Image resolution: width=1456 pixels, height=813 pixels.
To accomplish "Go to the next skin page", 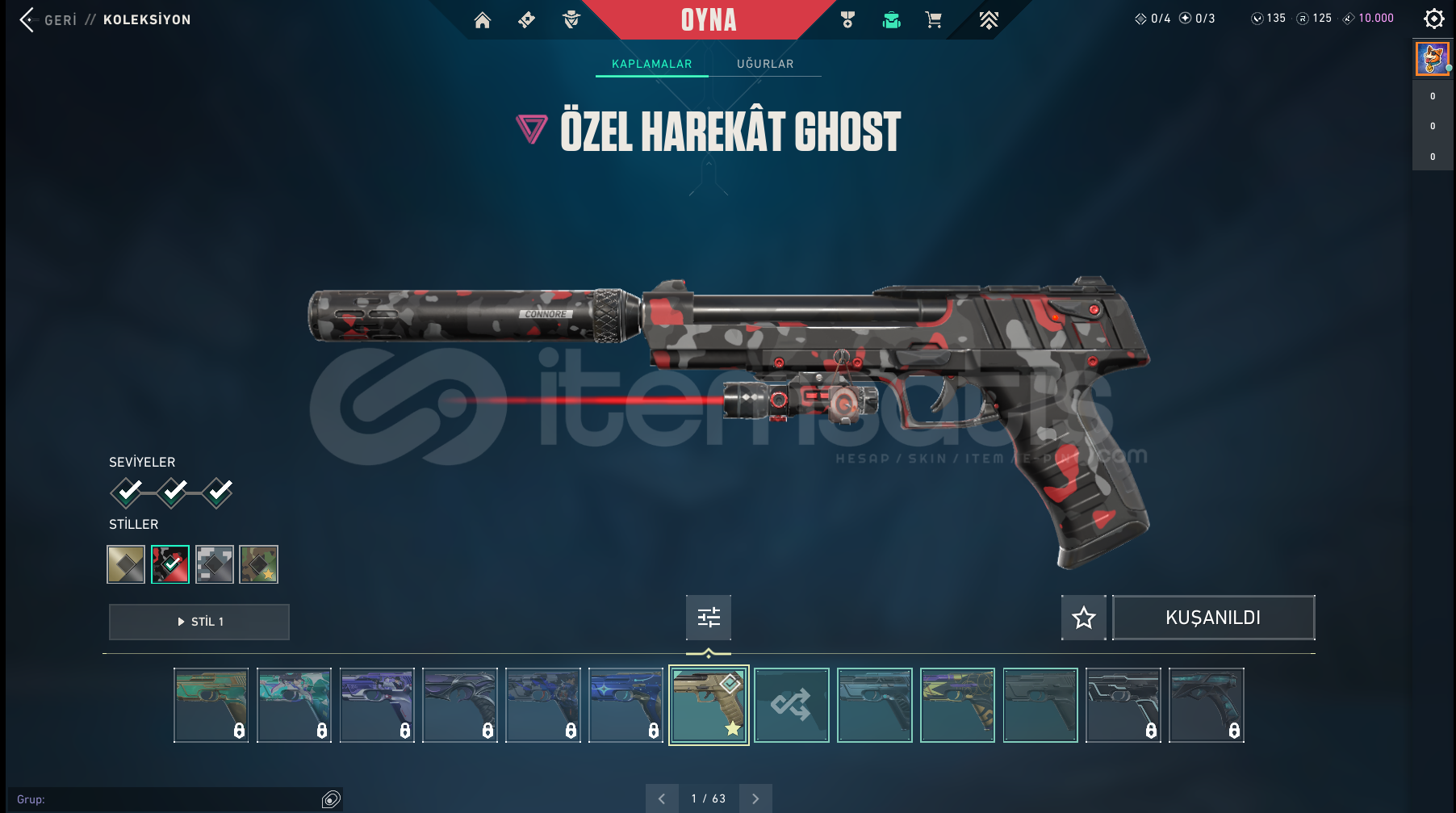I will (x=755, y=798).
